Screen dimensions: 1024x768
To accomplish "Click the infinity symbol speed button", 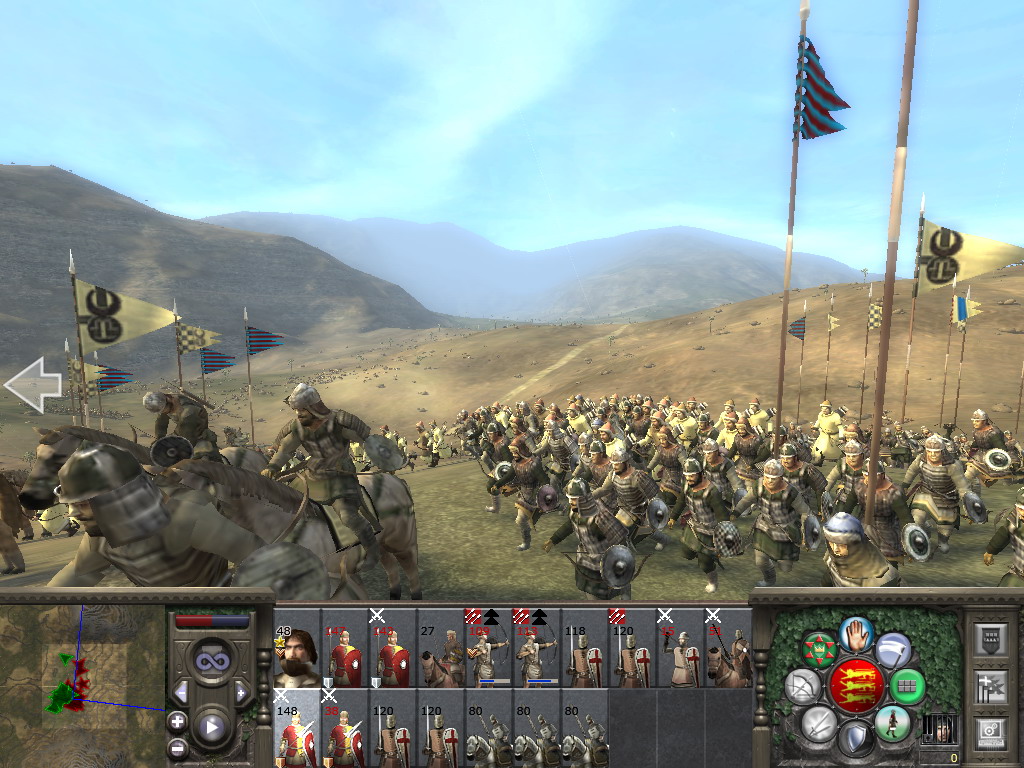I will coord(211,662).
